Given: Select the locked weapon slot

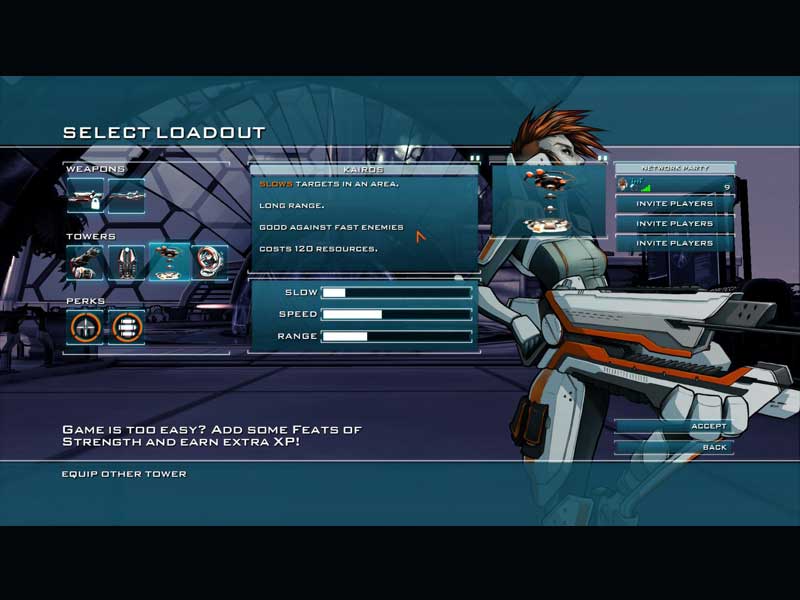Looking at the screenshot, I should (86, 196).
